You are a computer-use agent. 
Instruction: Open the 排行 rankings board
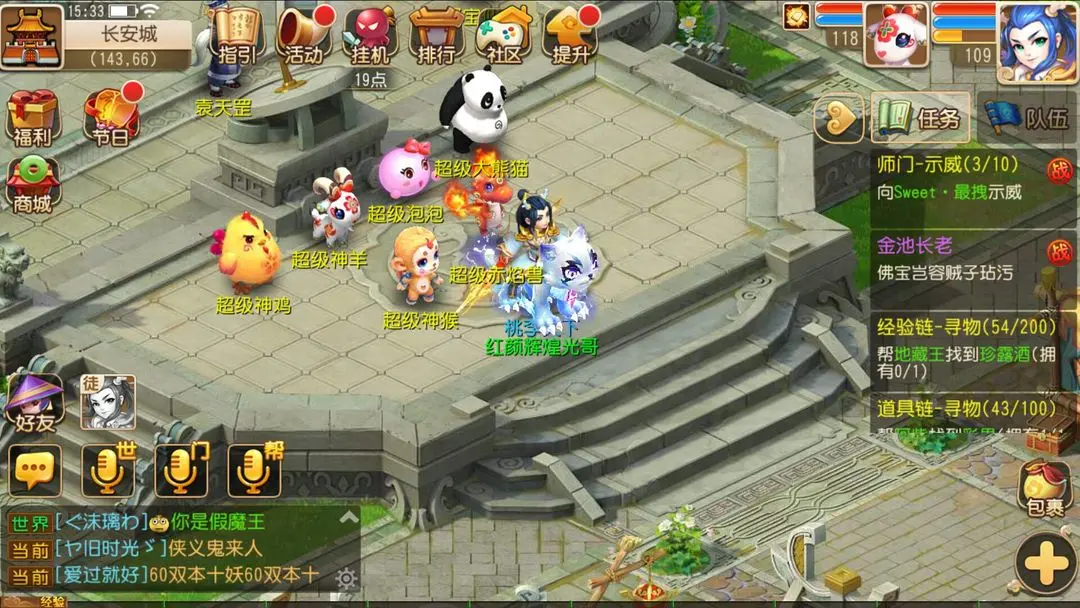click(436, 35)
